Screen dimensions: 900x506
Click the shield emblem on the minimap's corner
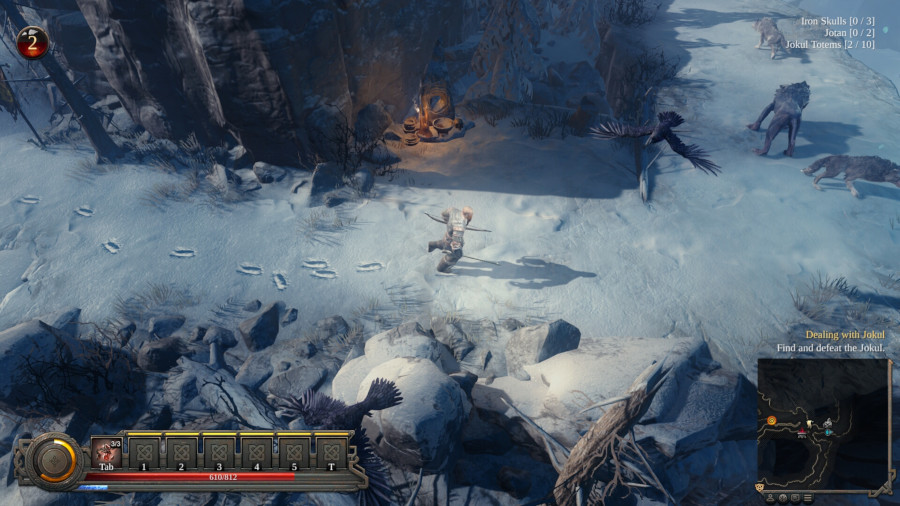[760, 486]
